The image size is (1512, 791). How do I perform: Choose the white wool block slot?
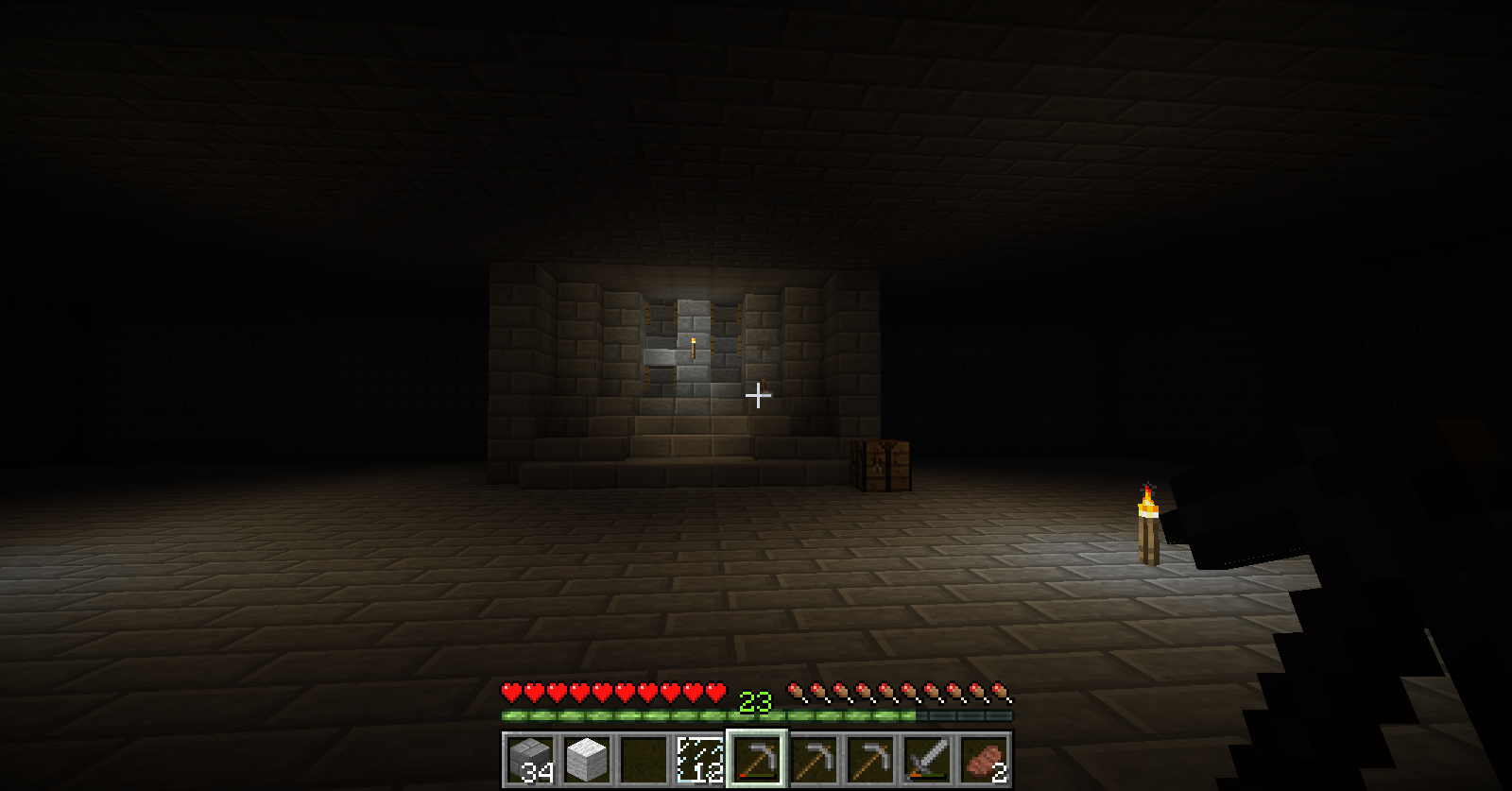point(586,759)
